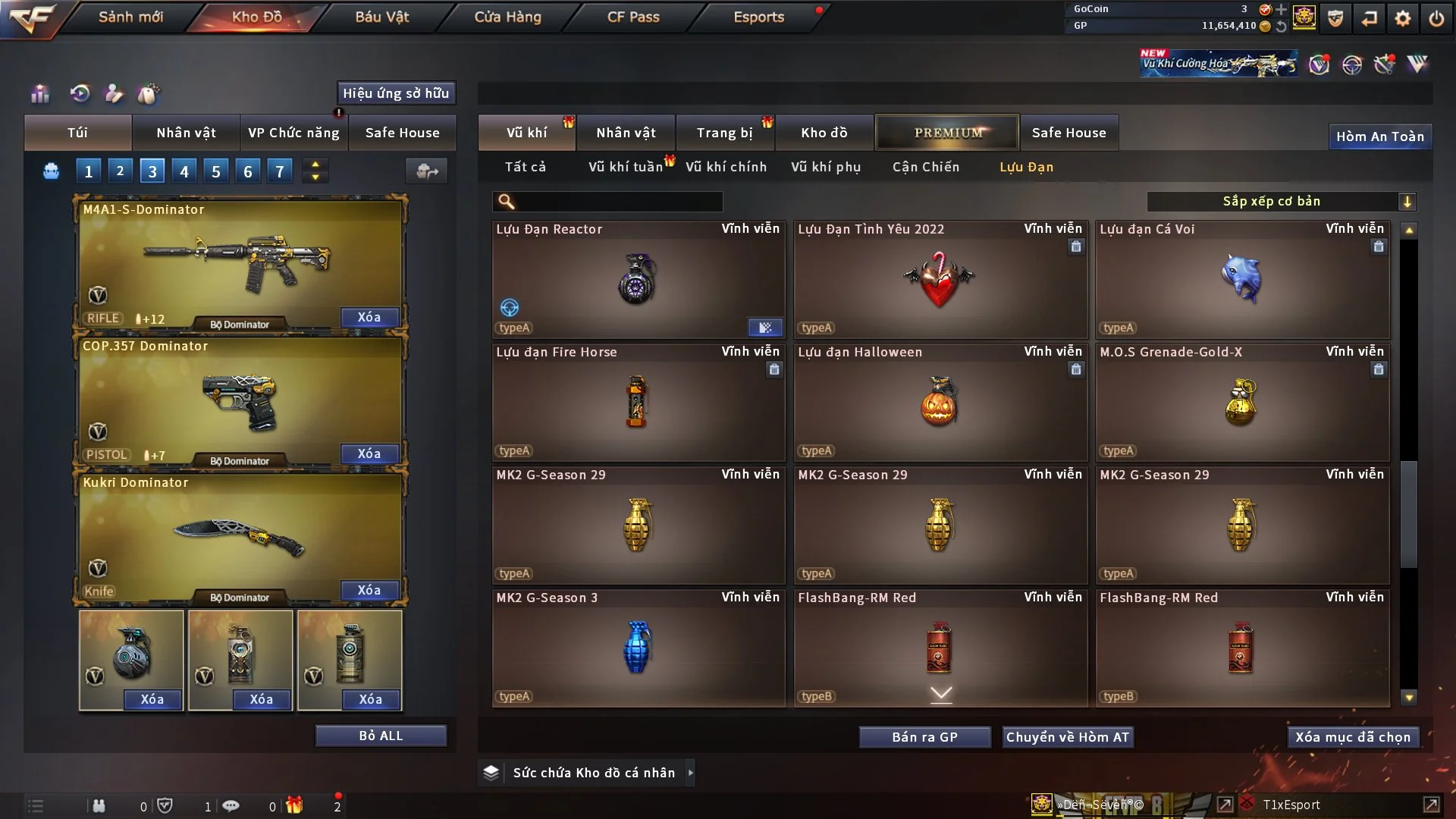Viewport: 1456px width, 819px height.
Task: Switch to the Trang bị tab
Action: 724,133
